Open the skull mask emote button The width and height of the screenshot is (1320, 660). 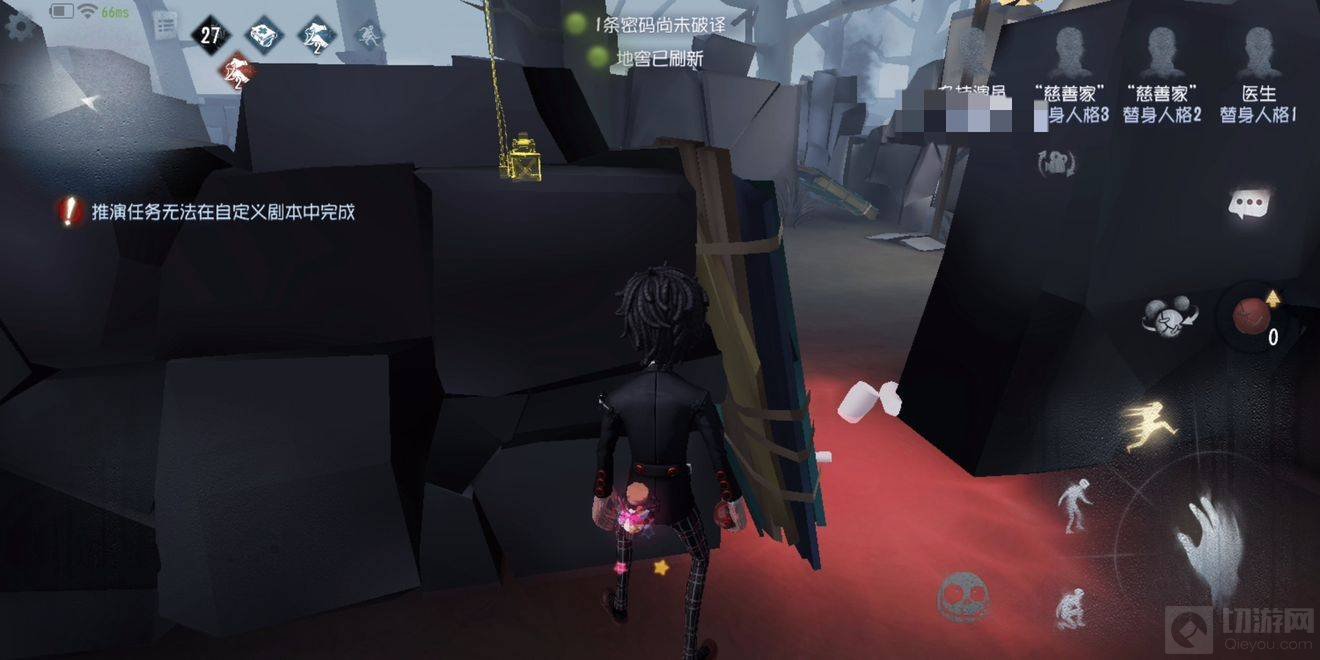pos(962,596)
